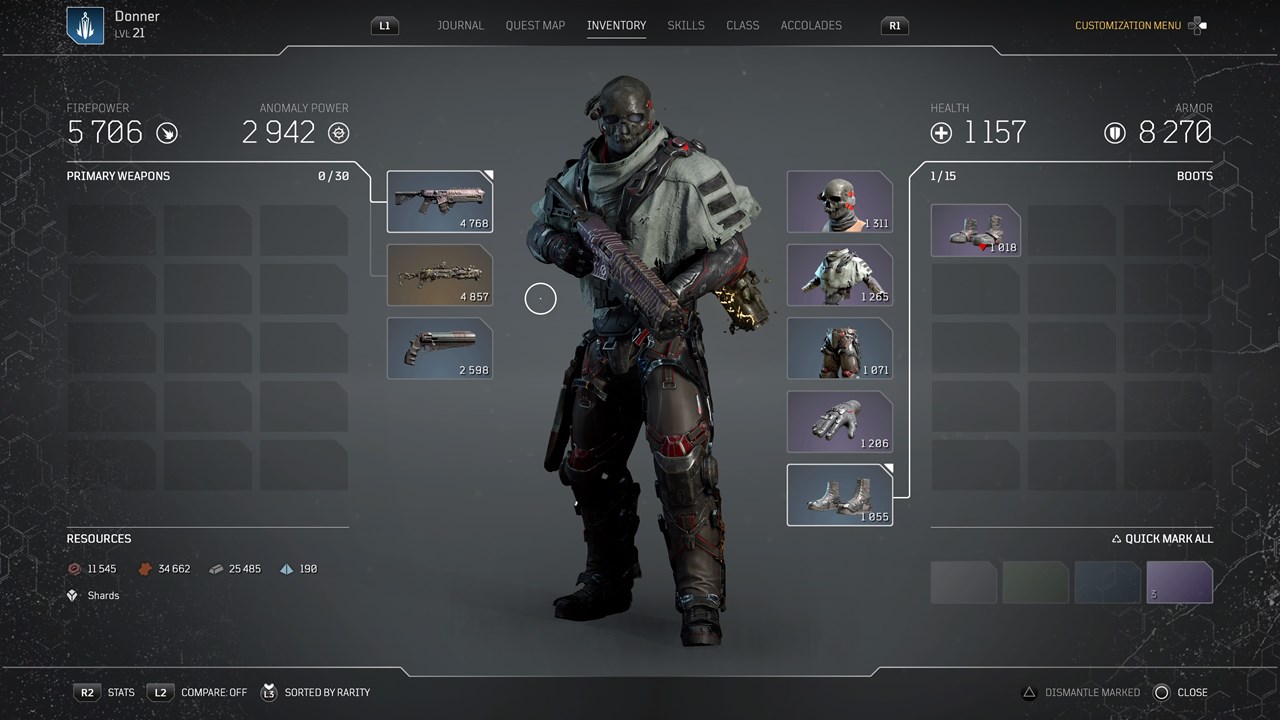
Task: Switch to the Journal tab
Action: coord(460,25)
